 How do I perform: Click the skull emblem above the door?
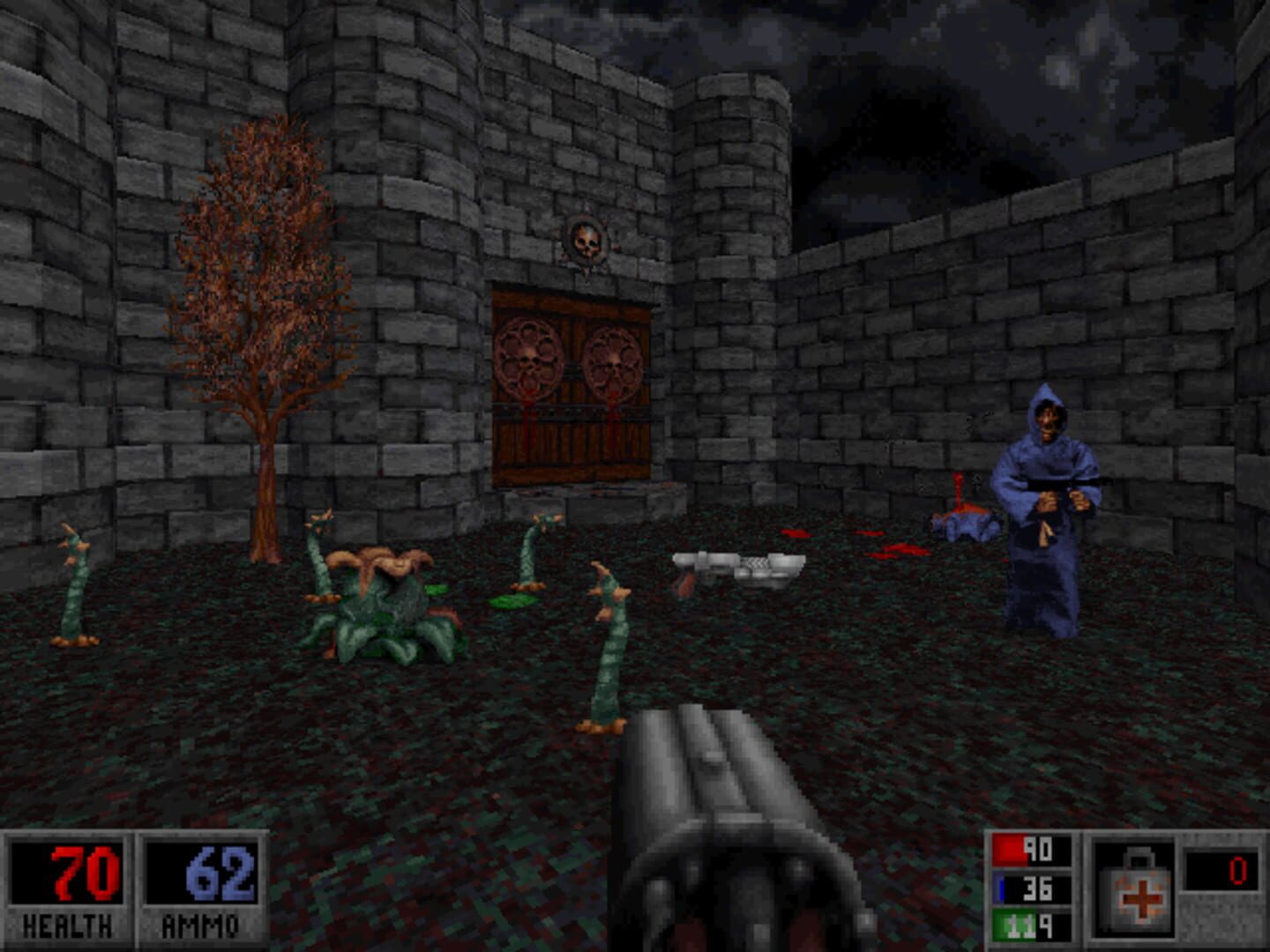coord(586,238)
